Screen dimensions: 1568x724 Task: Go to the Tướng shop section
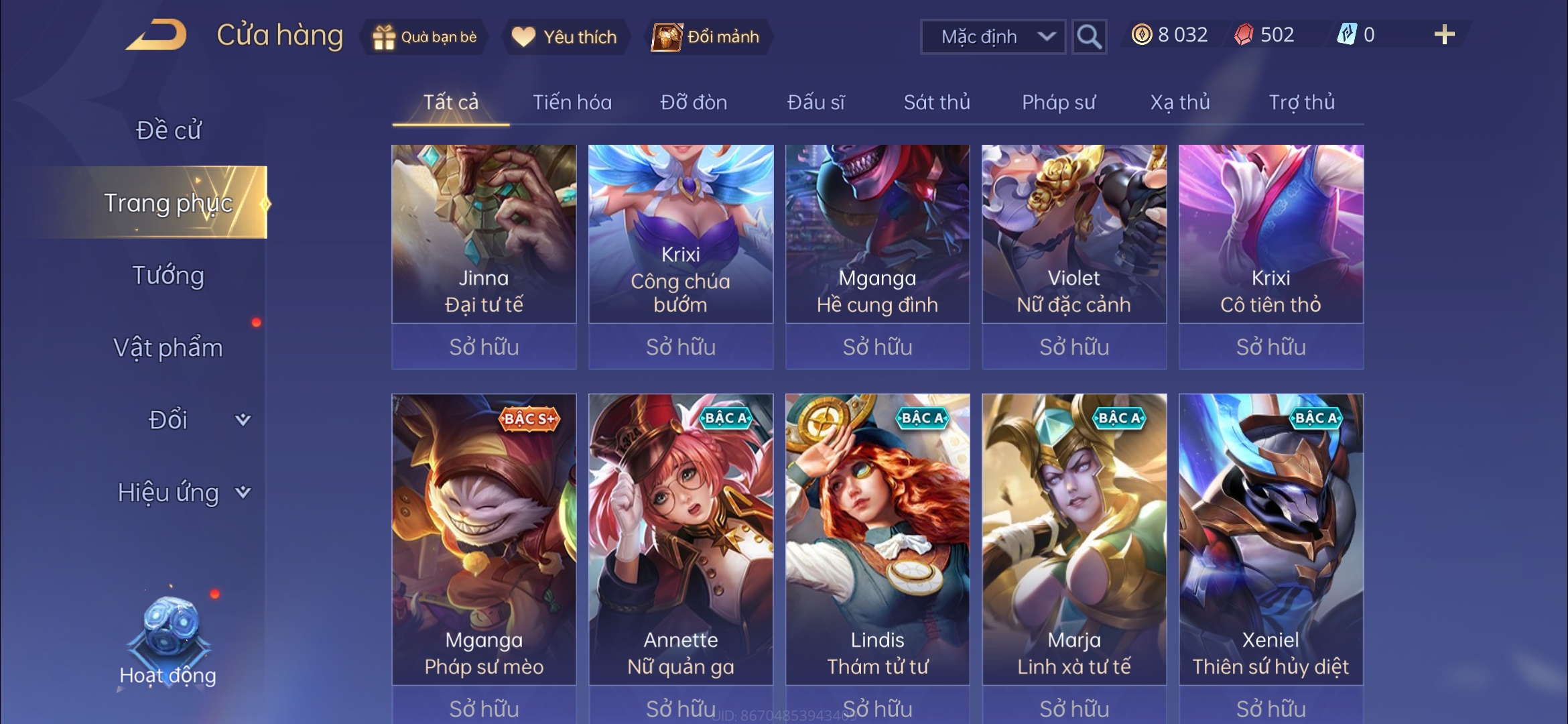168,276
